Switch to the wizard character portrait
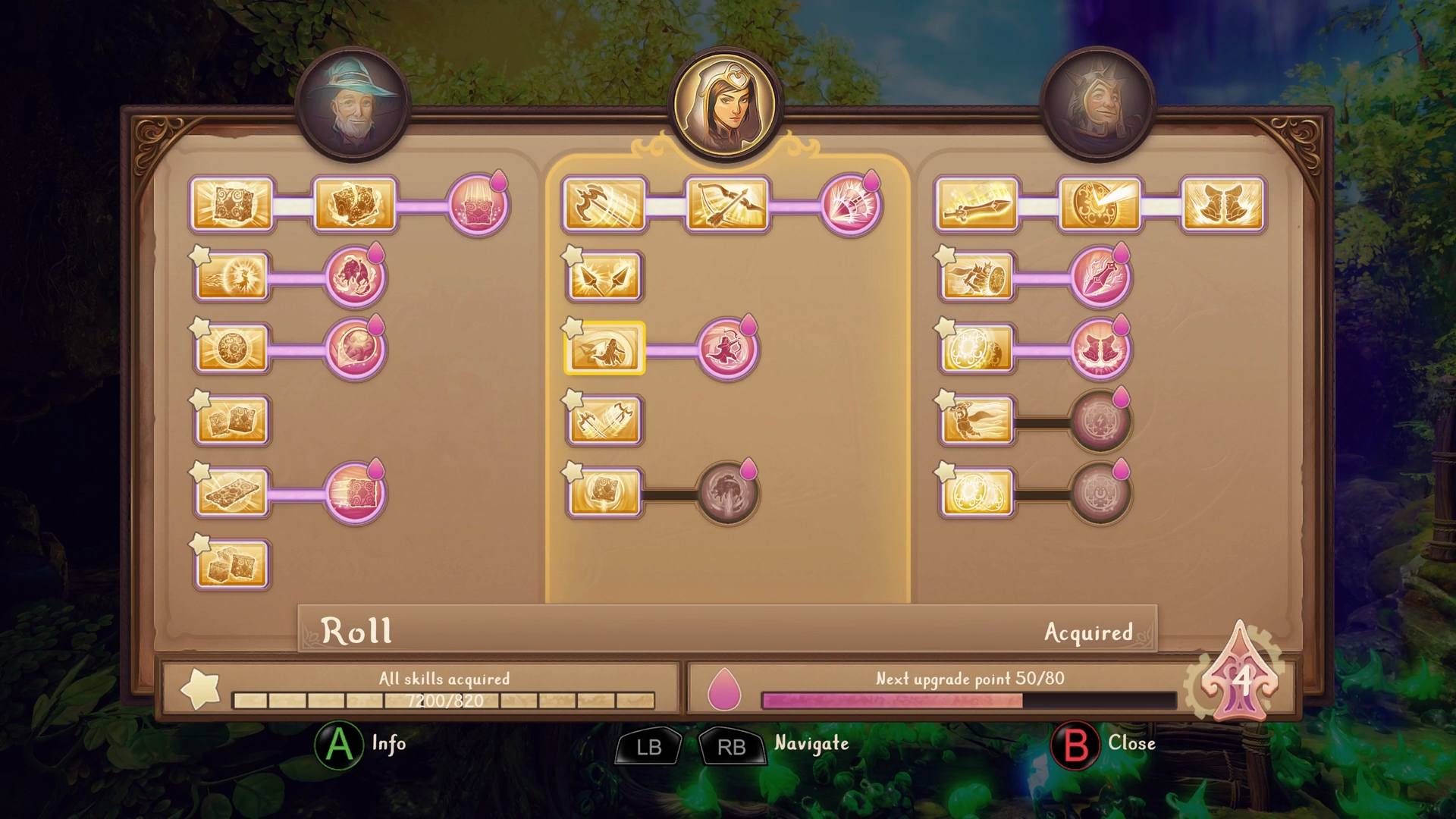Viewport: 1456px width, 819px height. tap(353, 105)
